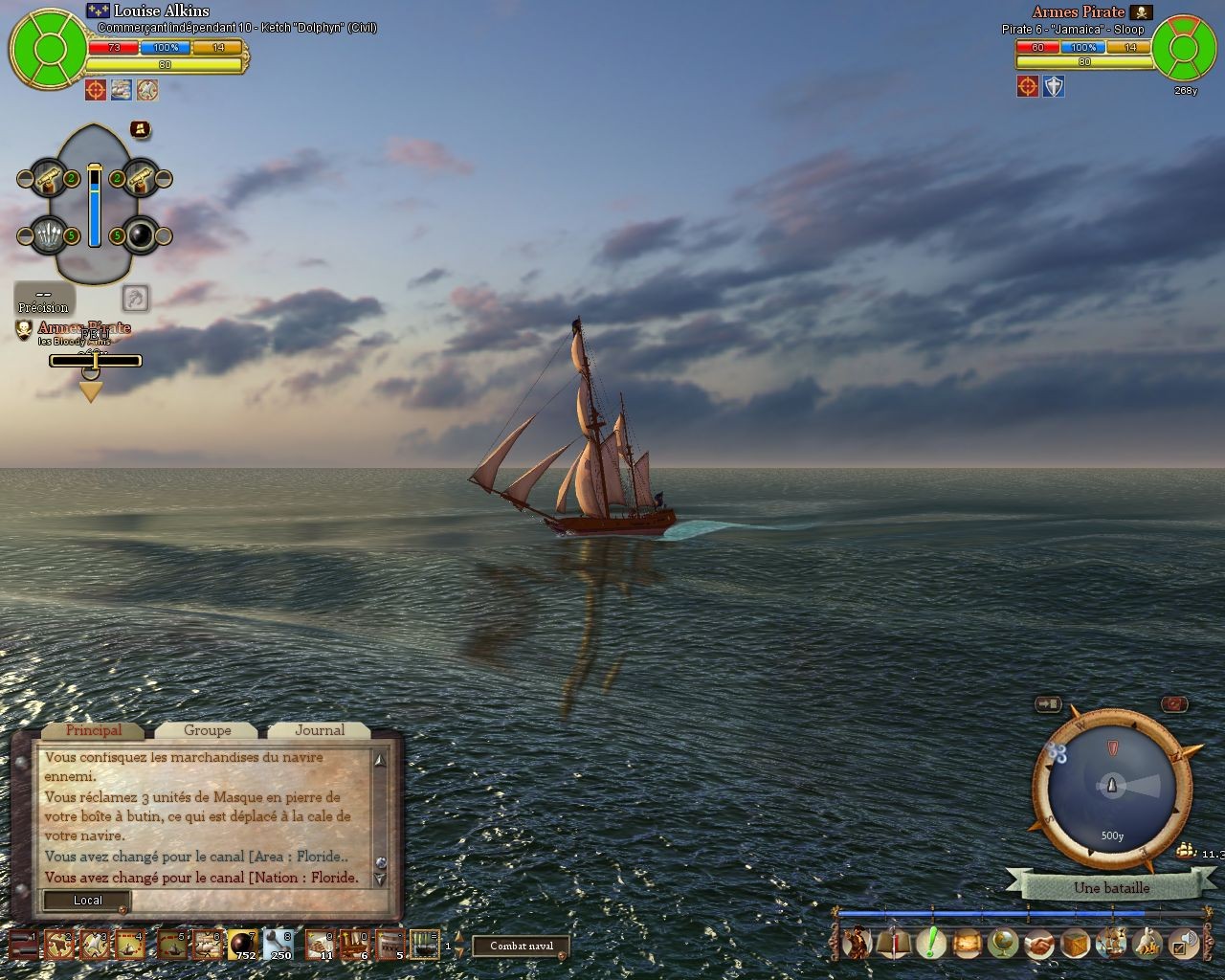The height and width of the screenshot is (980, 1225).
Task: Open the book and quill journal button
Action: click(x=894, y=945)
